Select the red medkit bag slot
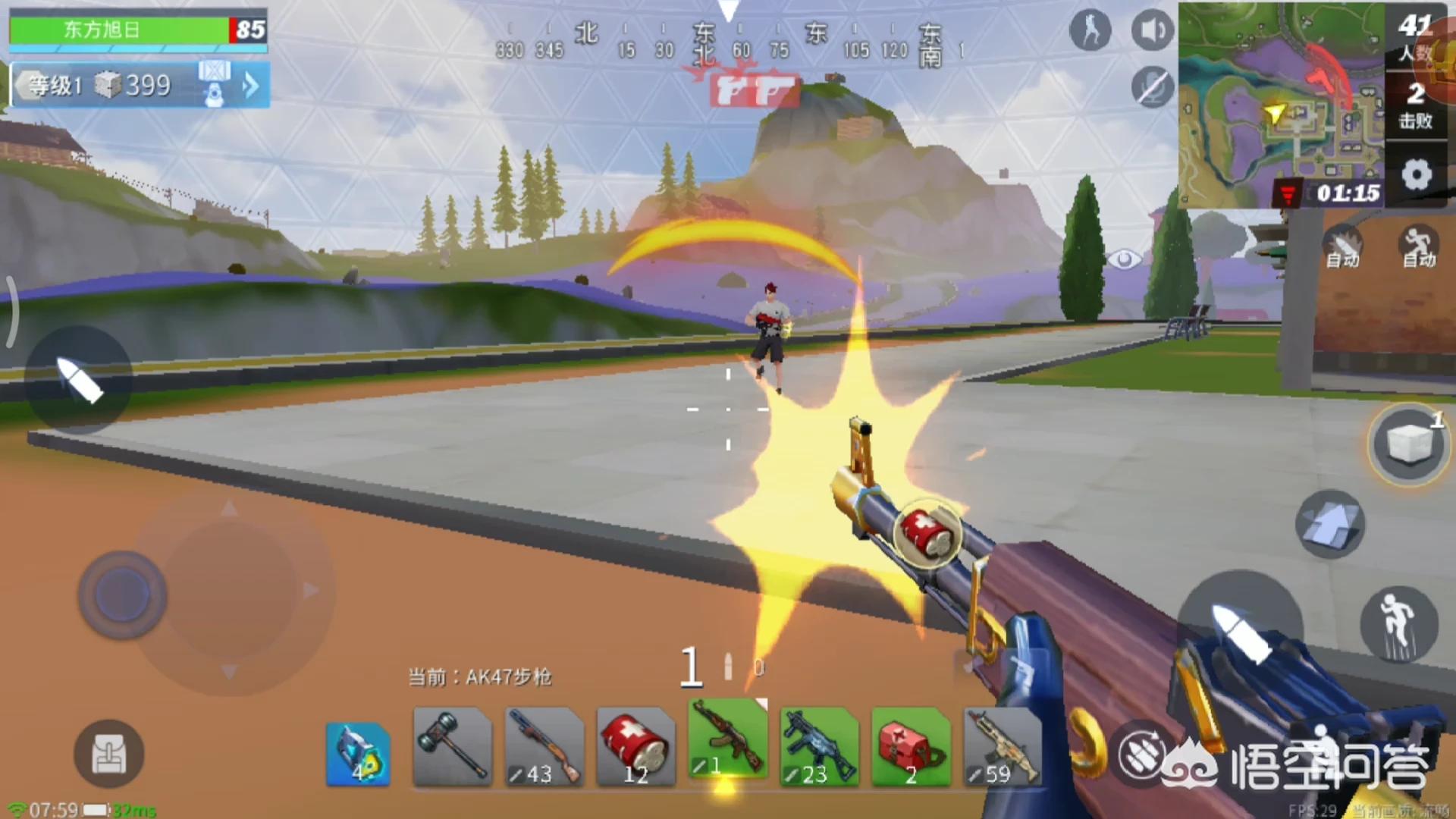 [911, 746]
